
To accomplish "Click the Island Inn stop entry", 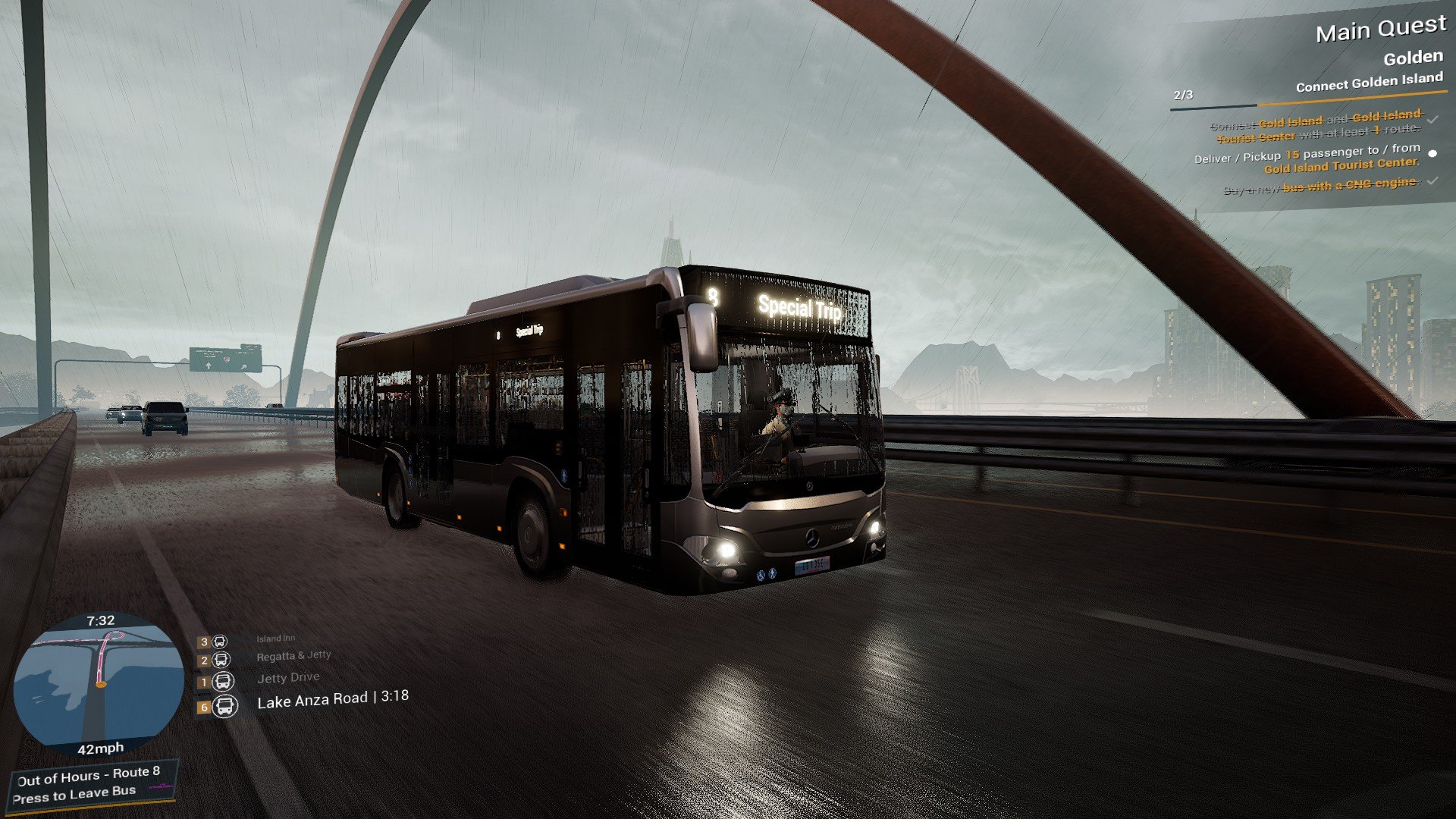I will pos(275,639).
